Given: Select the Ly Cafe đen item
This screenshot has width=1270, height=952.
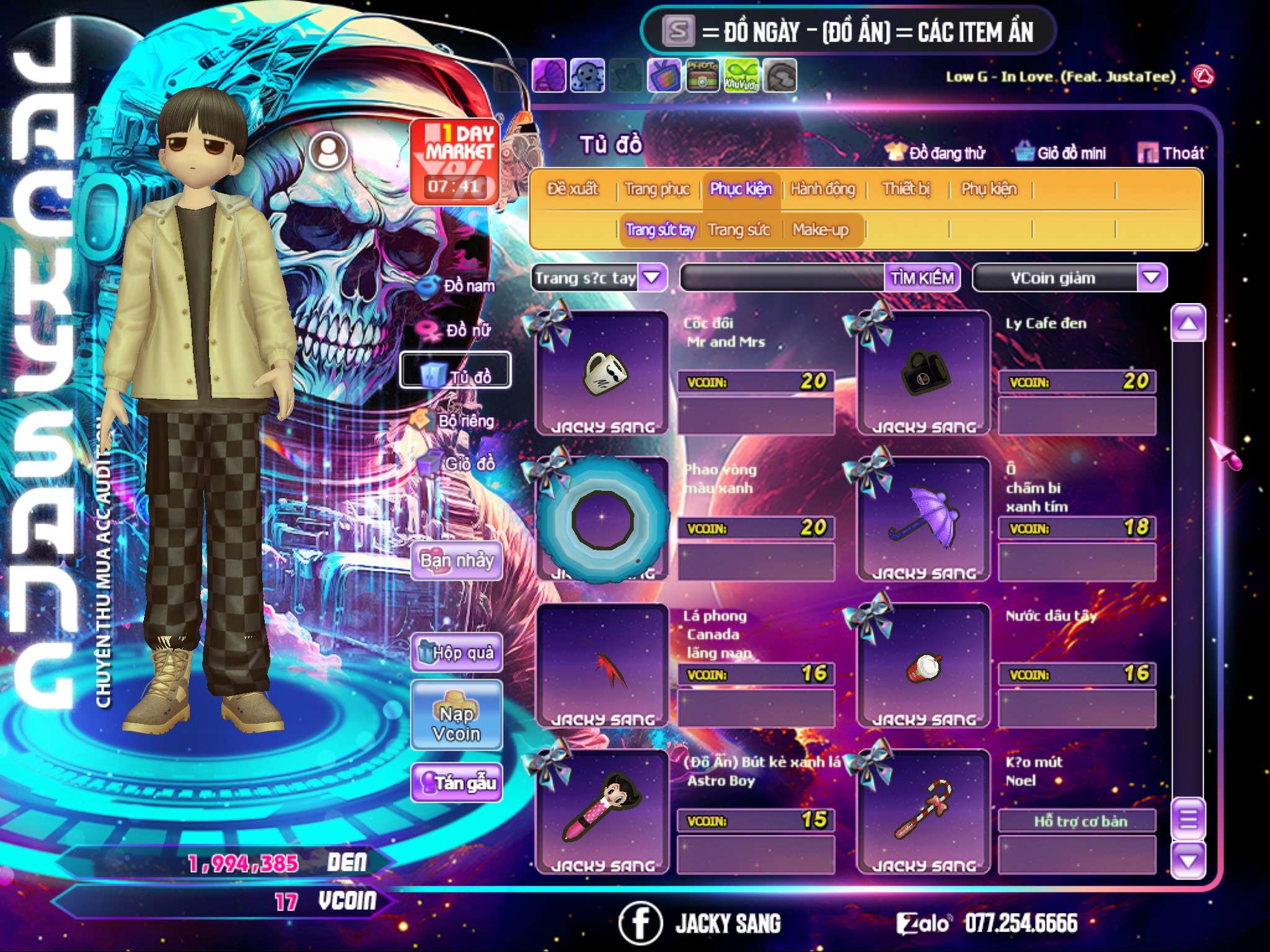Looking at the screenshot, I should [923, 373].
